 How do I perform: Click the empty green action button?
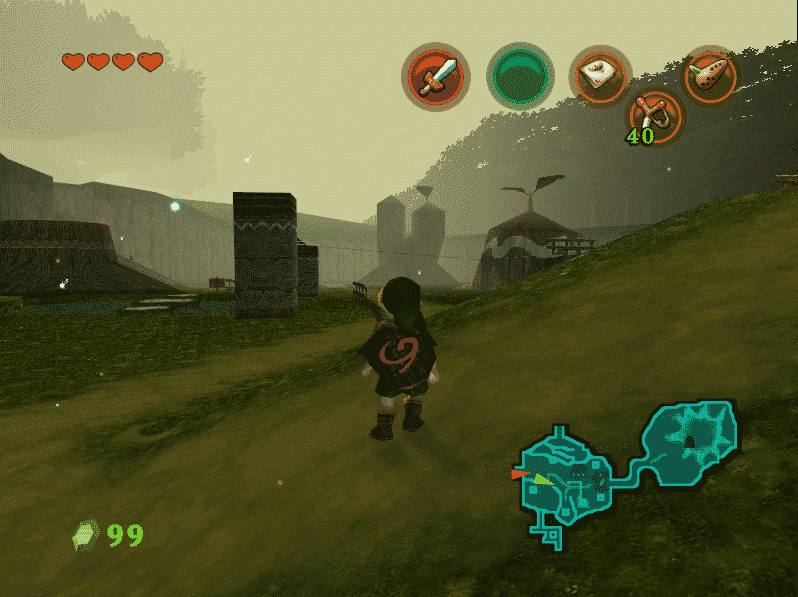click(520, 76)
